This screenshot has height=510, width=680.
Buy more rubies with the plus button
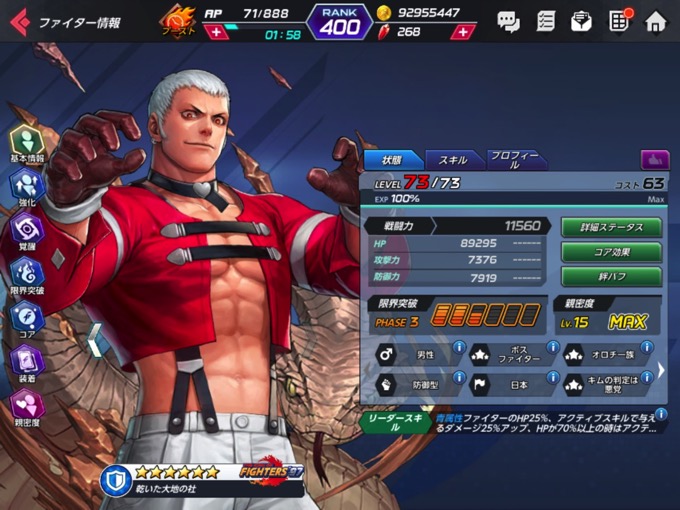(x=462, y=32)
